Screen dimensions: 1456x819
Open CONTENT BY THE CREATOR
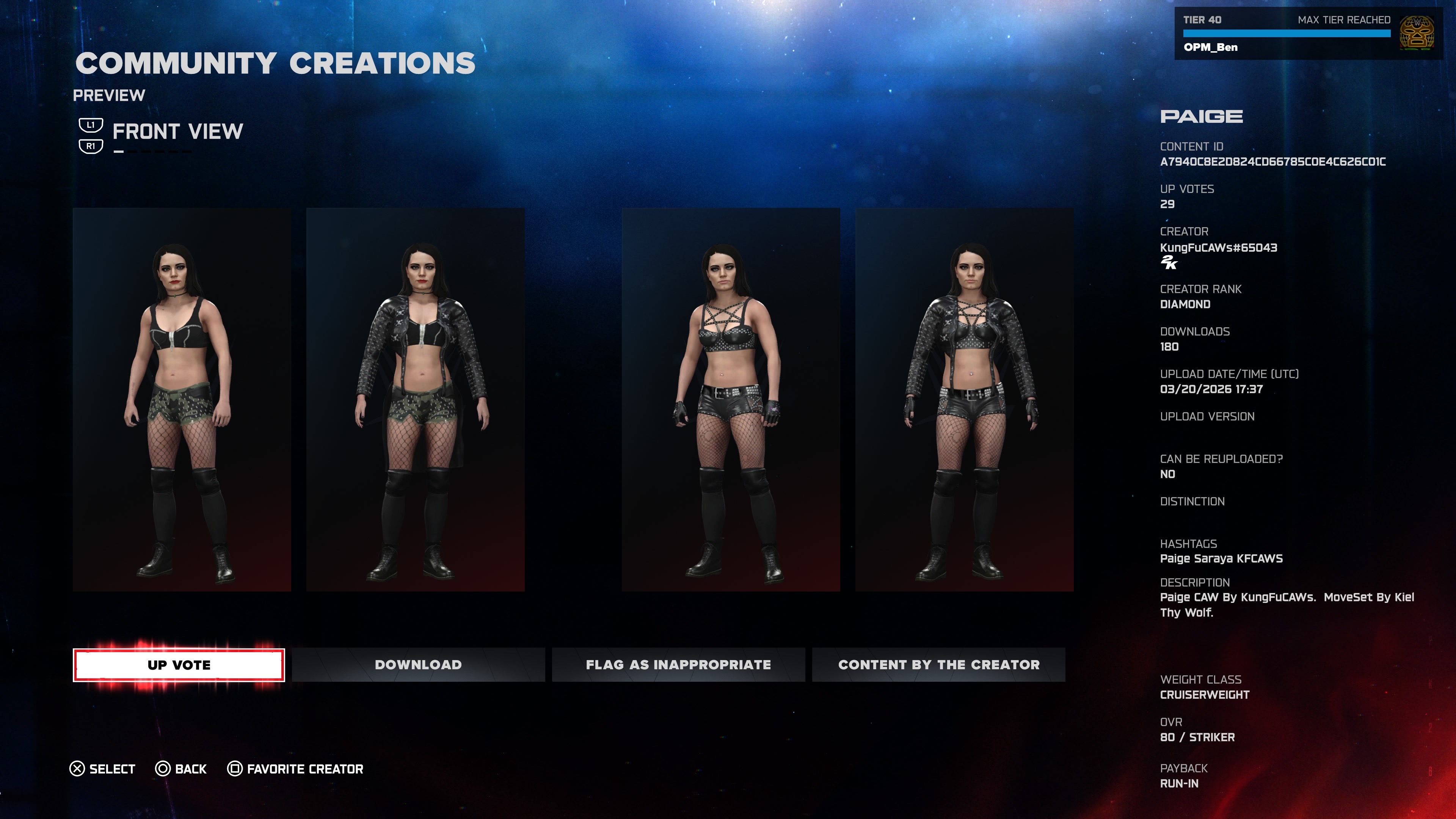[x=938, y=665]
